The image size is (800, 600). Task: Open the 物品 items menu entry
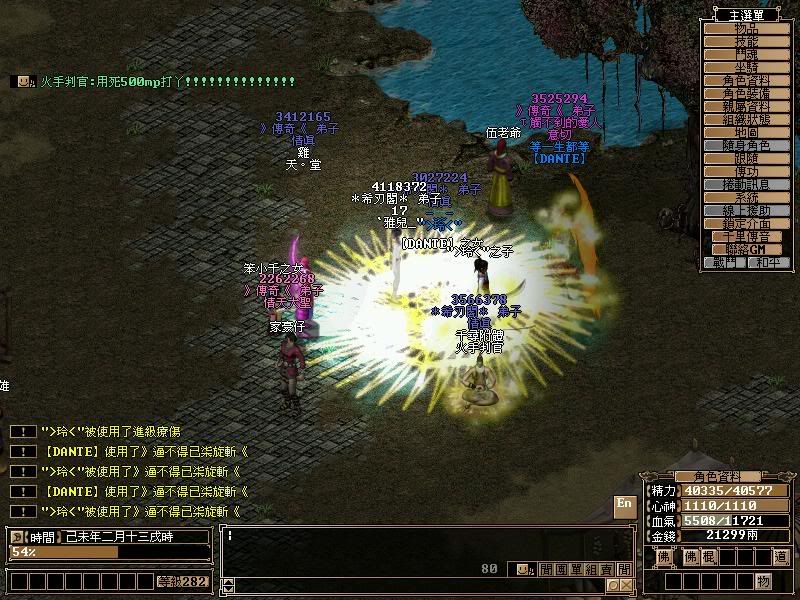[x=746, y=29]
